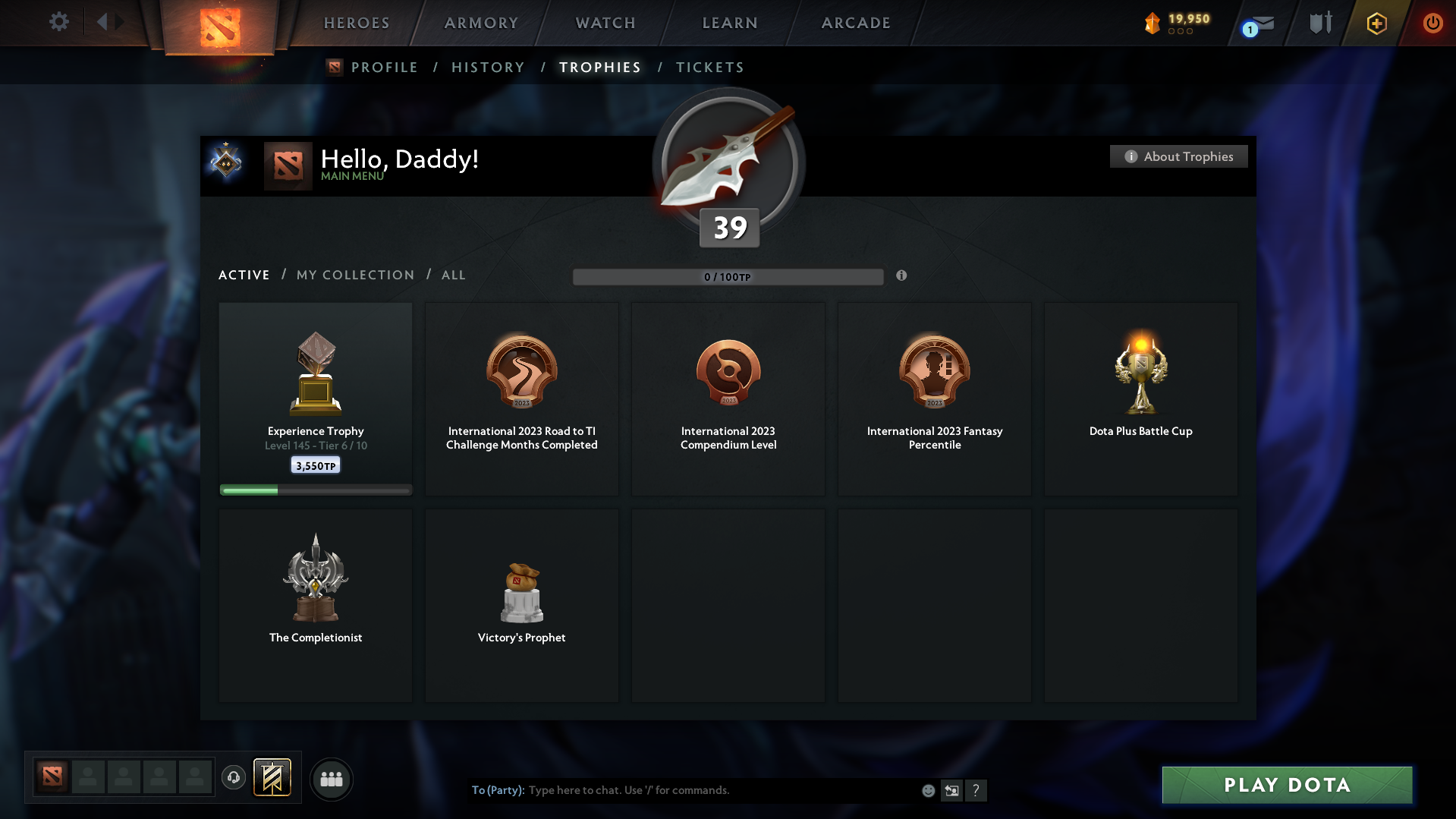Open the chat emoticon picker
1456x819 pixels.
pos(928,790)
